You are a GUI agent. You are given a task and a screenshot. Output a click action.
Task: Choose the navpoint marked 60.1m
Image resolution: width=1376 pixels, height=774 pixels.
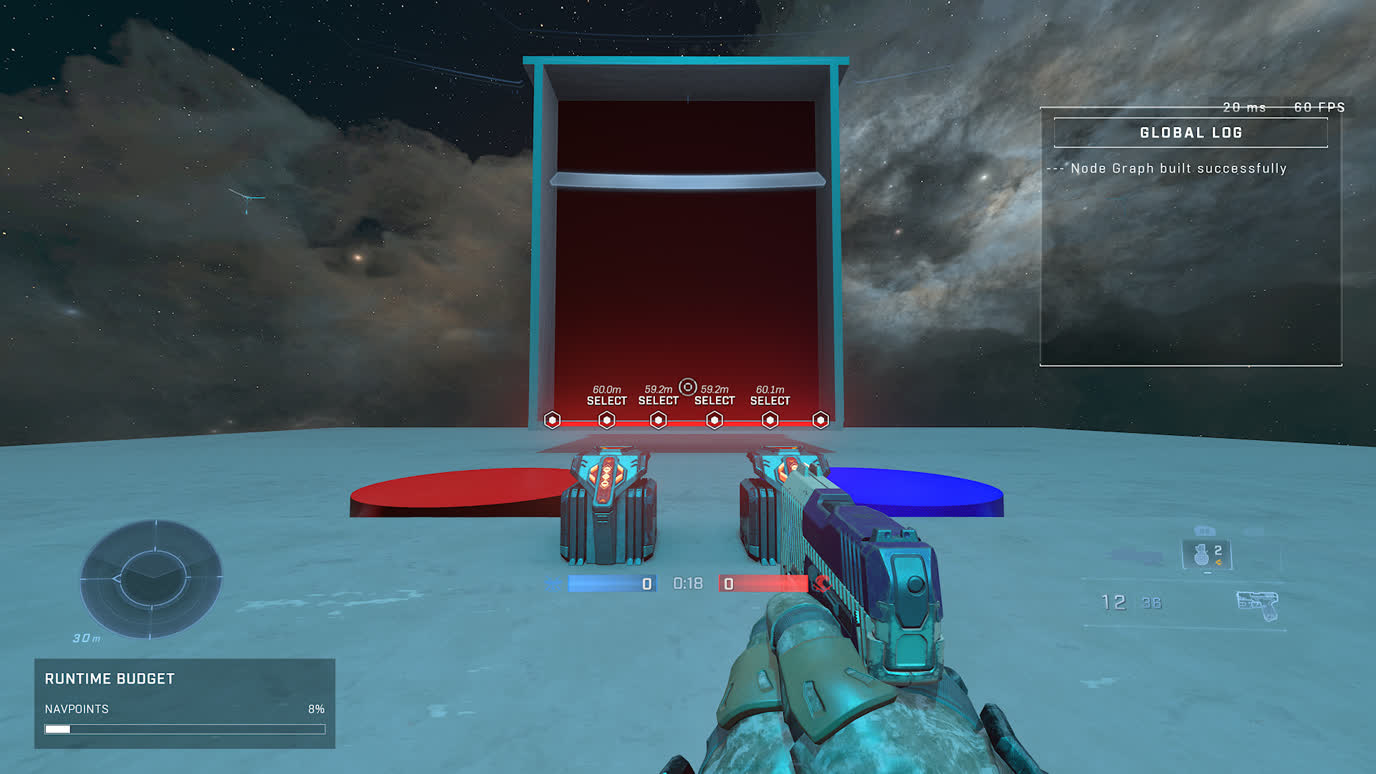pyautogui.click(x=770, y=420)
